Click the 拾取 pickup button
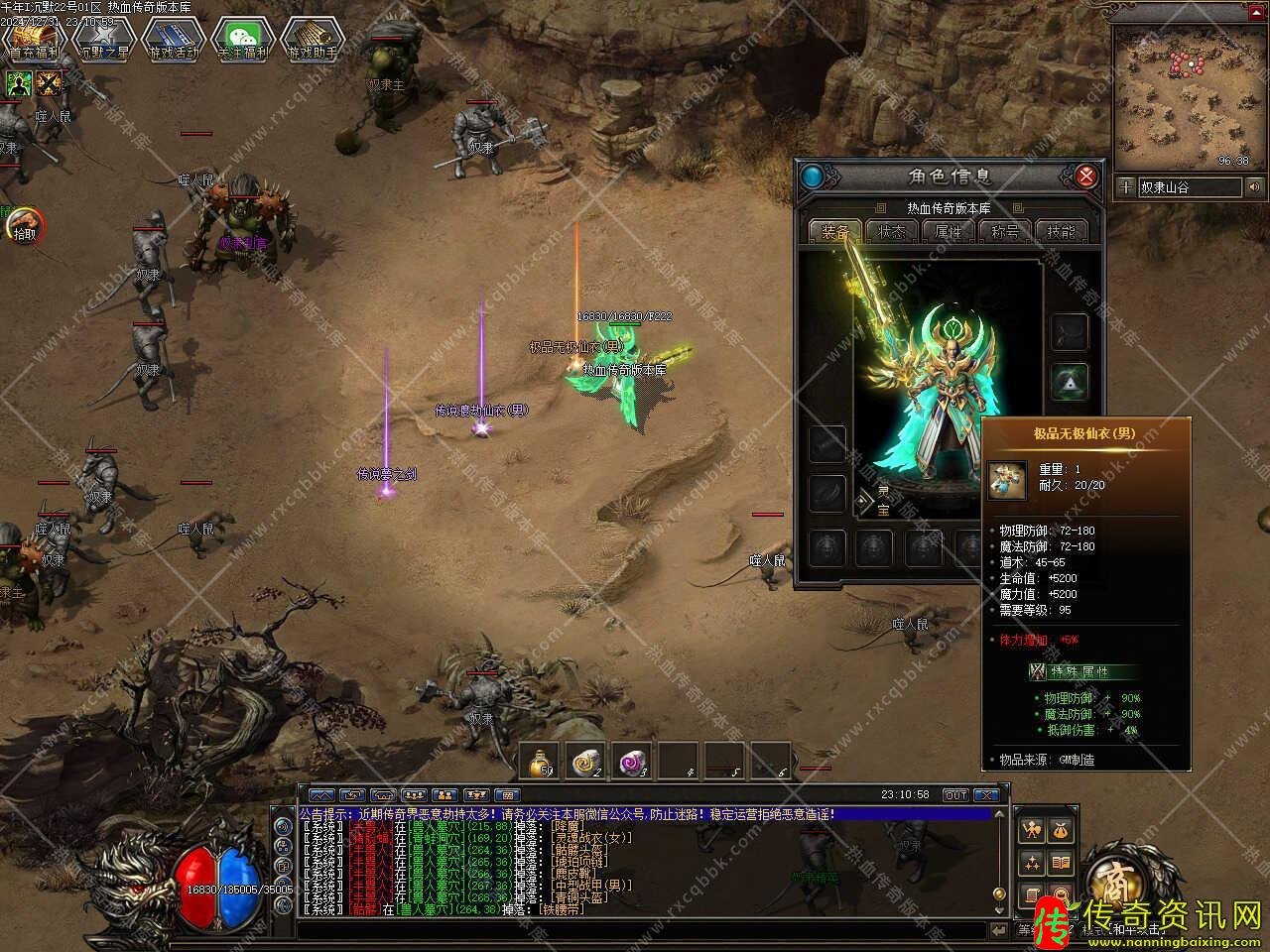 (23, 226)
